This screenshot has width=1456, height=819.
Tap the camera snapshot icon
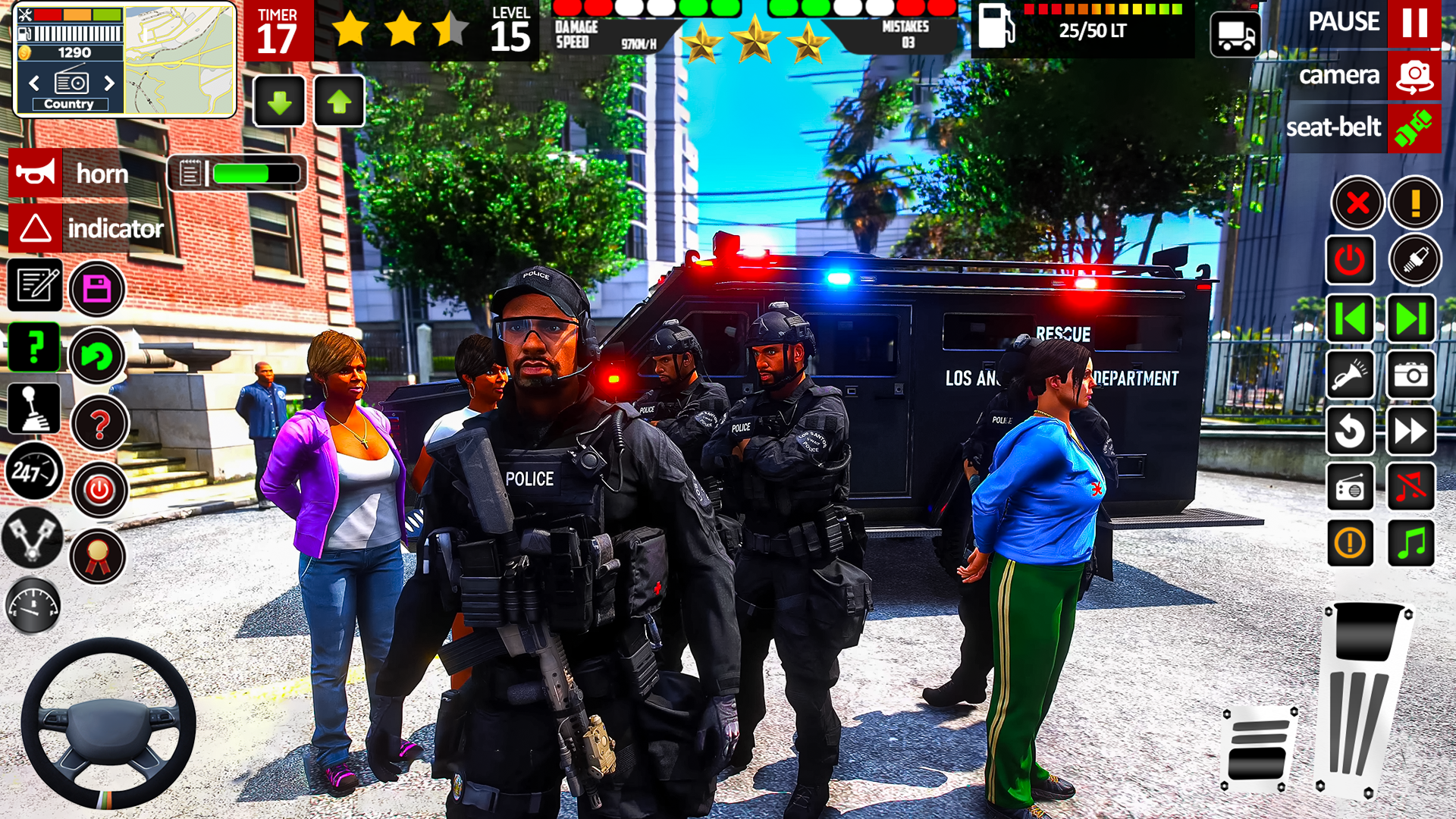tap(1411, 376)
